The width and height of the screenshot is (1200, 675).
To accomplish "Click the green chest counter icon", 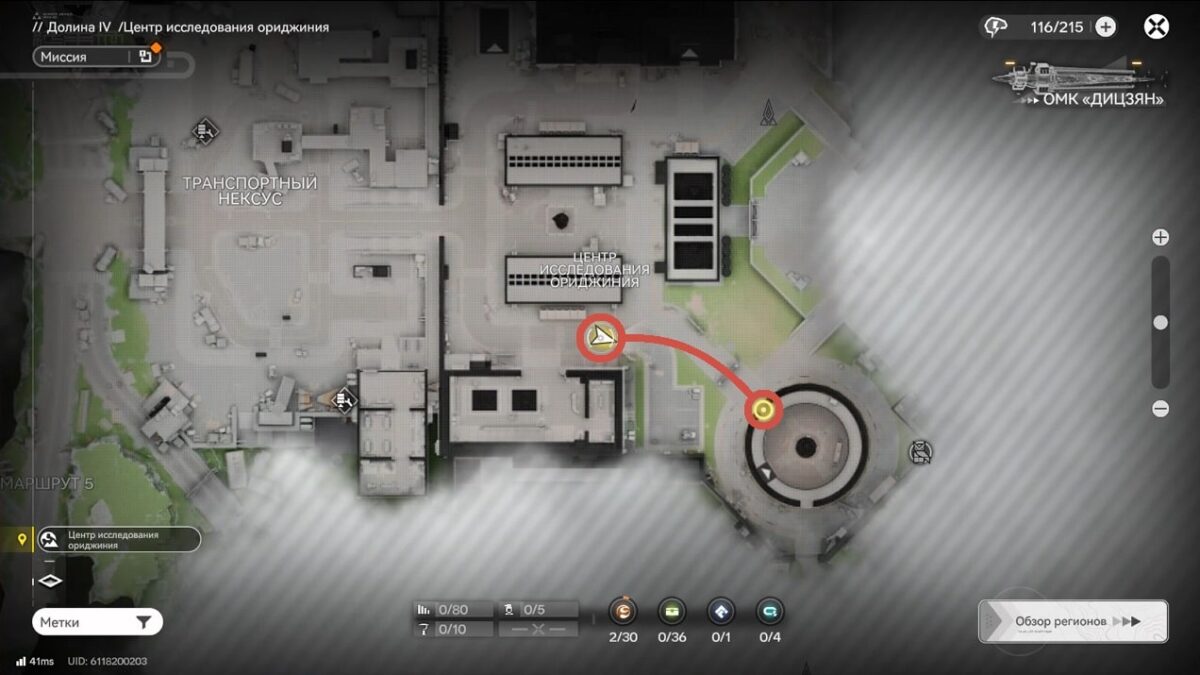I will [671, 611].
